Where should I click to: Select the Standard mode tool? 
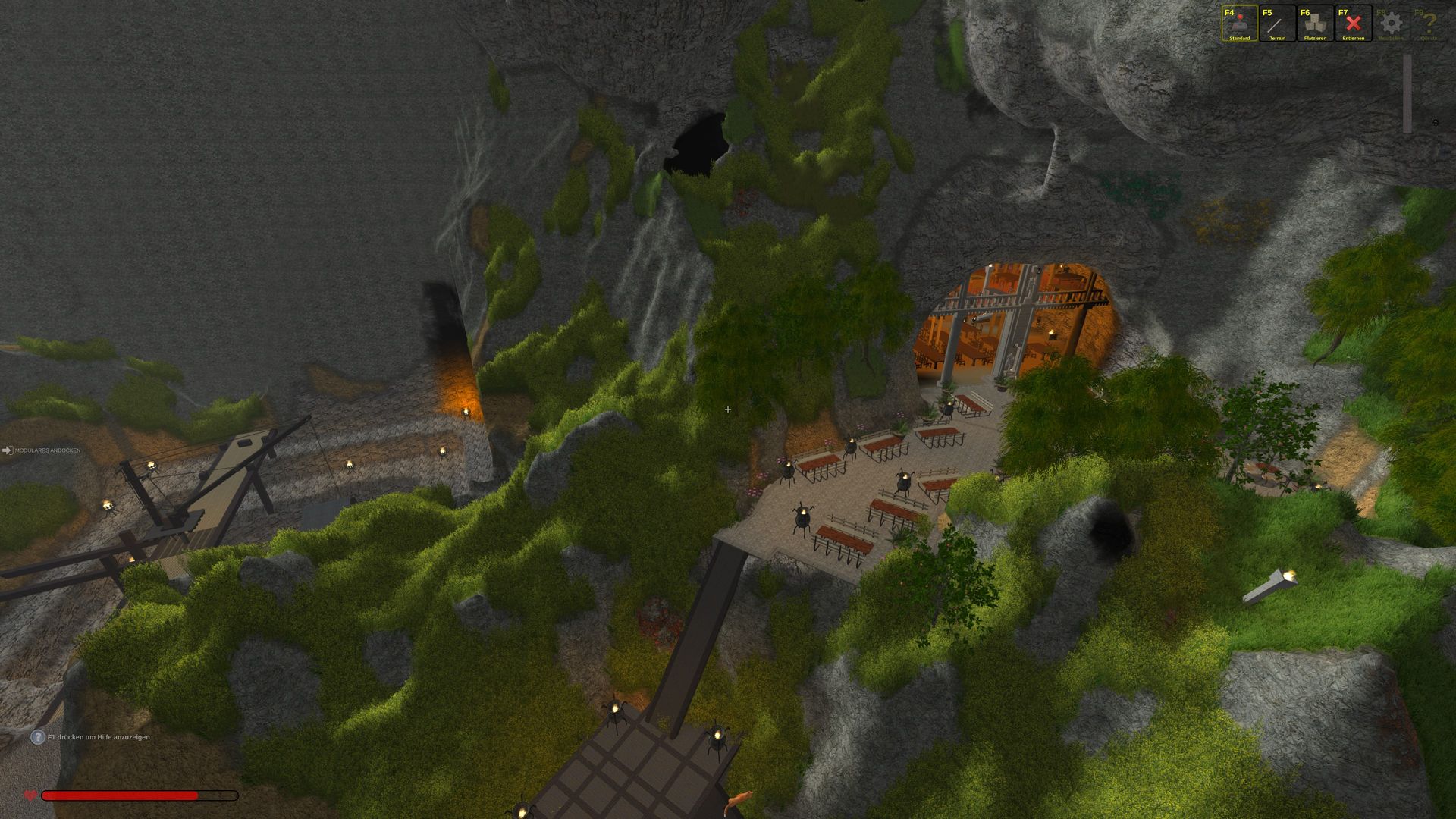[1239, 24]
